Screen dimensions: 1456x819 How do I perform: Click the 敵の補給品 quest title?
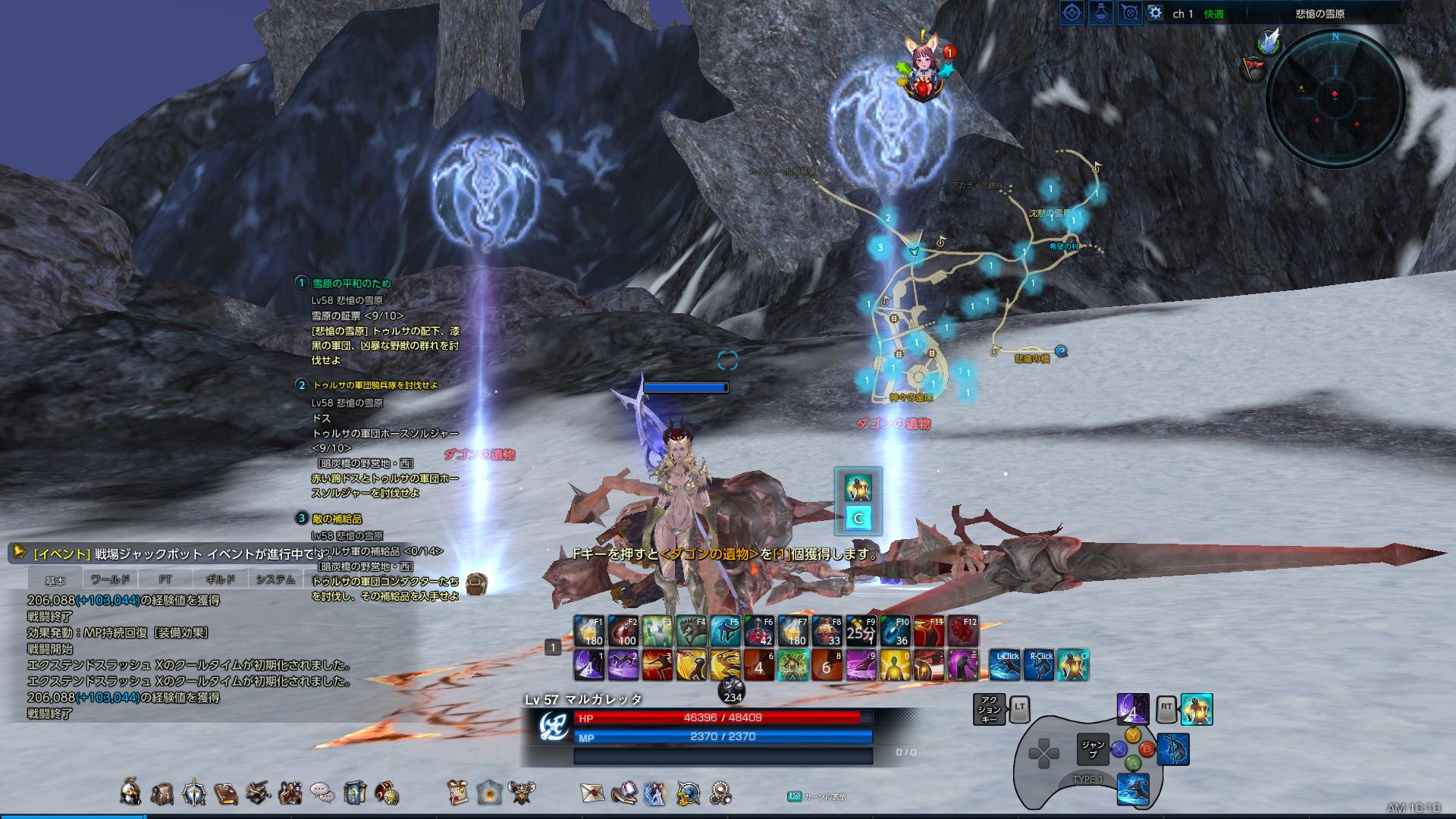[x=337, y=519]
